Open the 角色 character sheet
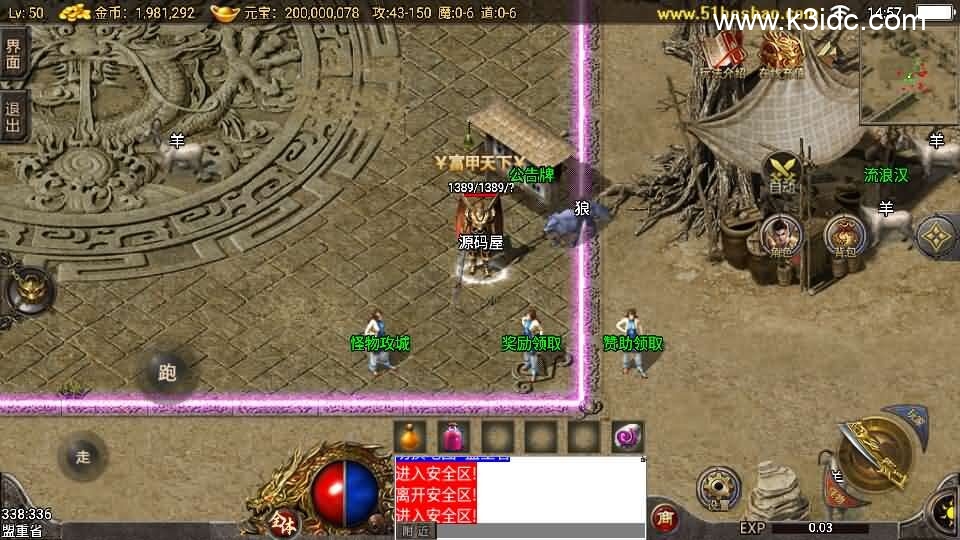The image size is (960, 540). 781,237
